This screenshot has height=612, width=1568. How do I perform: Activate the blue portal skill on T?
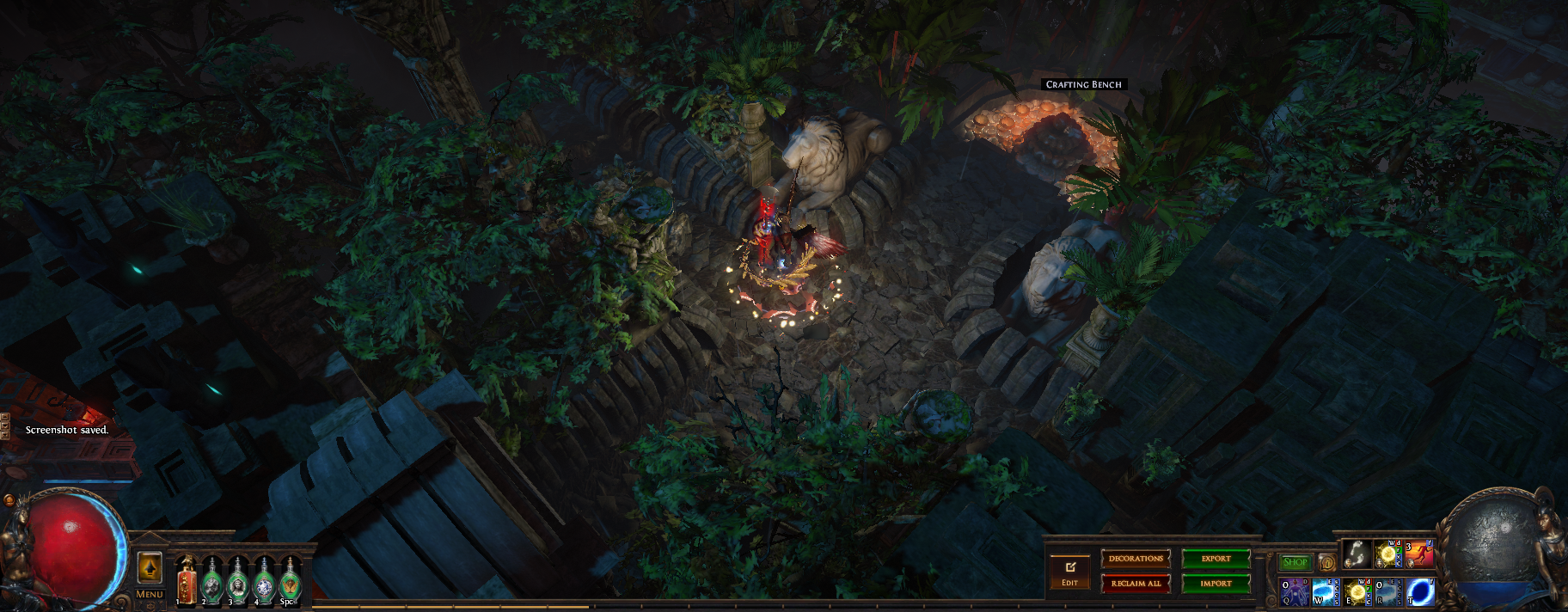click(1420, 592)
